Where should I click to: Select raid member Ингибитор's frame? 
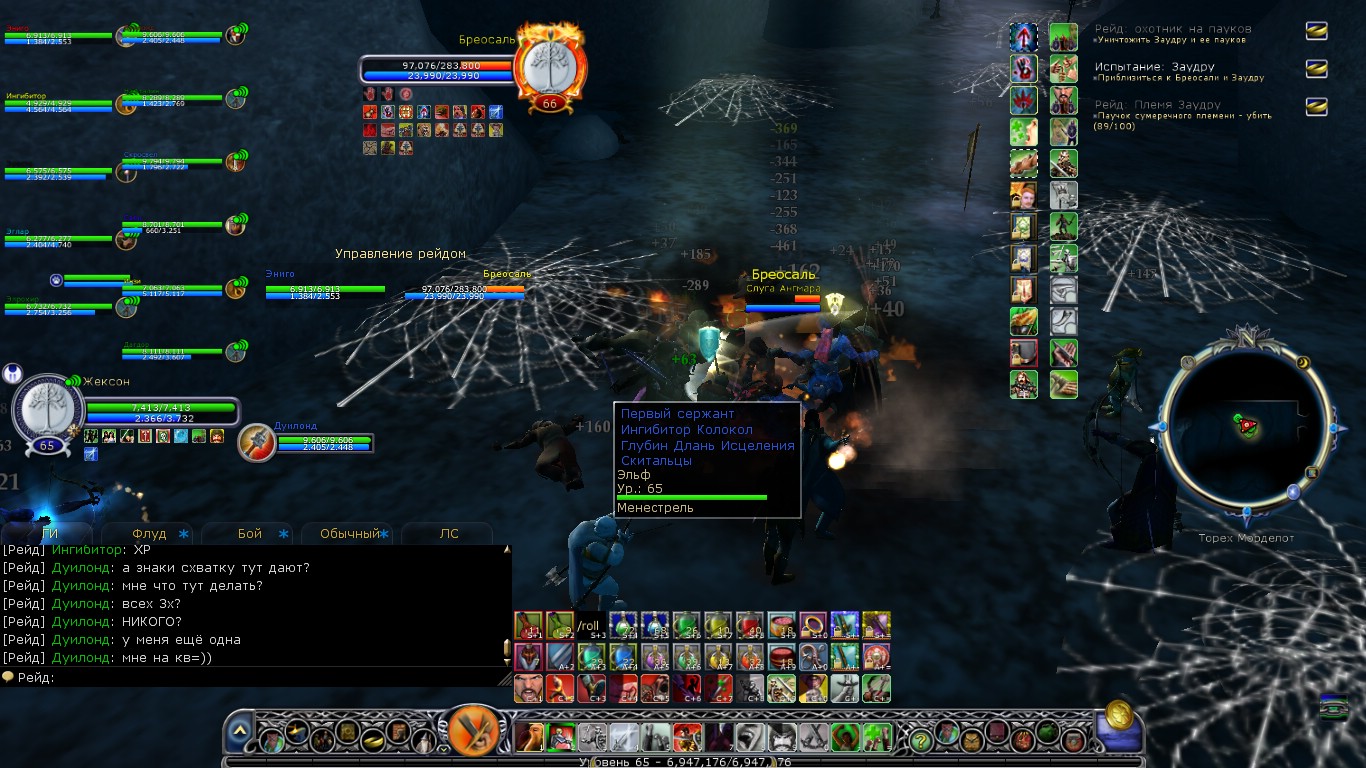click(58, 103)
